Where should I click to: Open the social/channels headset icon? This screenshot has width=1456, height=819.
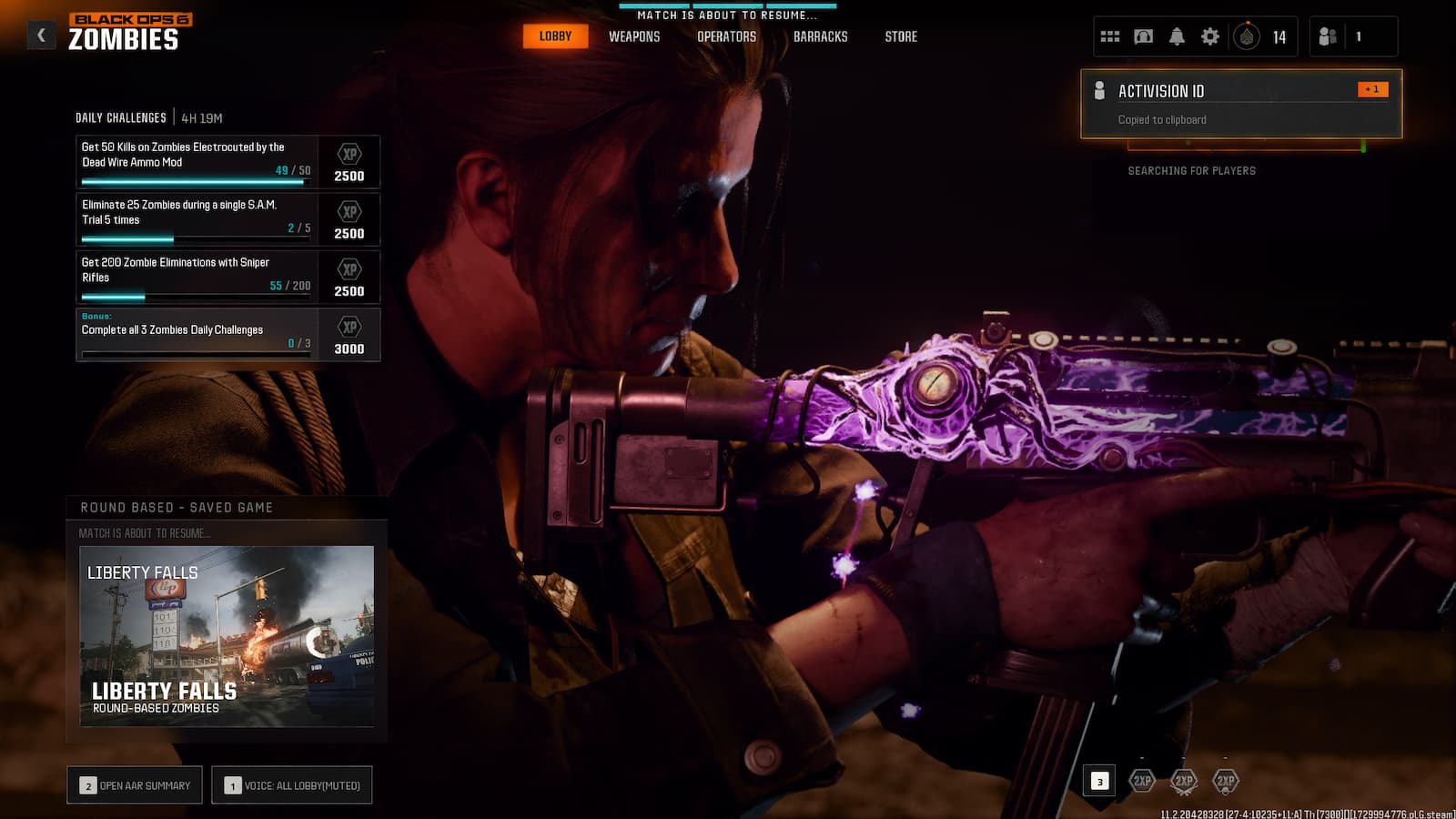click(1142, 35)
